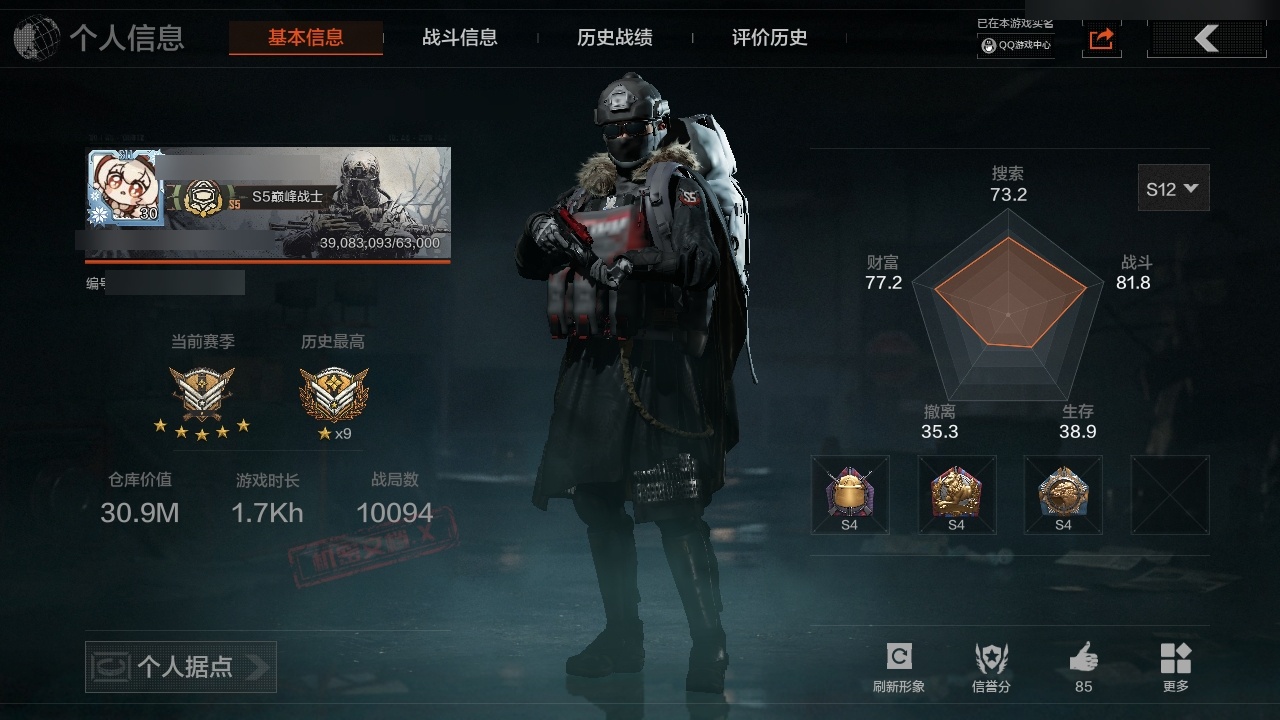View the 信誉分 reputation score

991,667
